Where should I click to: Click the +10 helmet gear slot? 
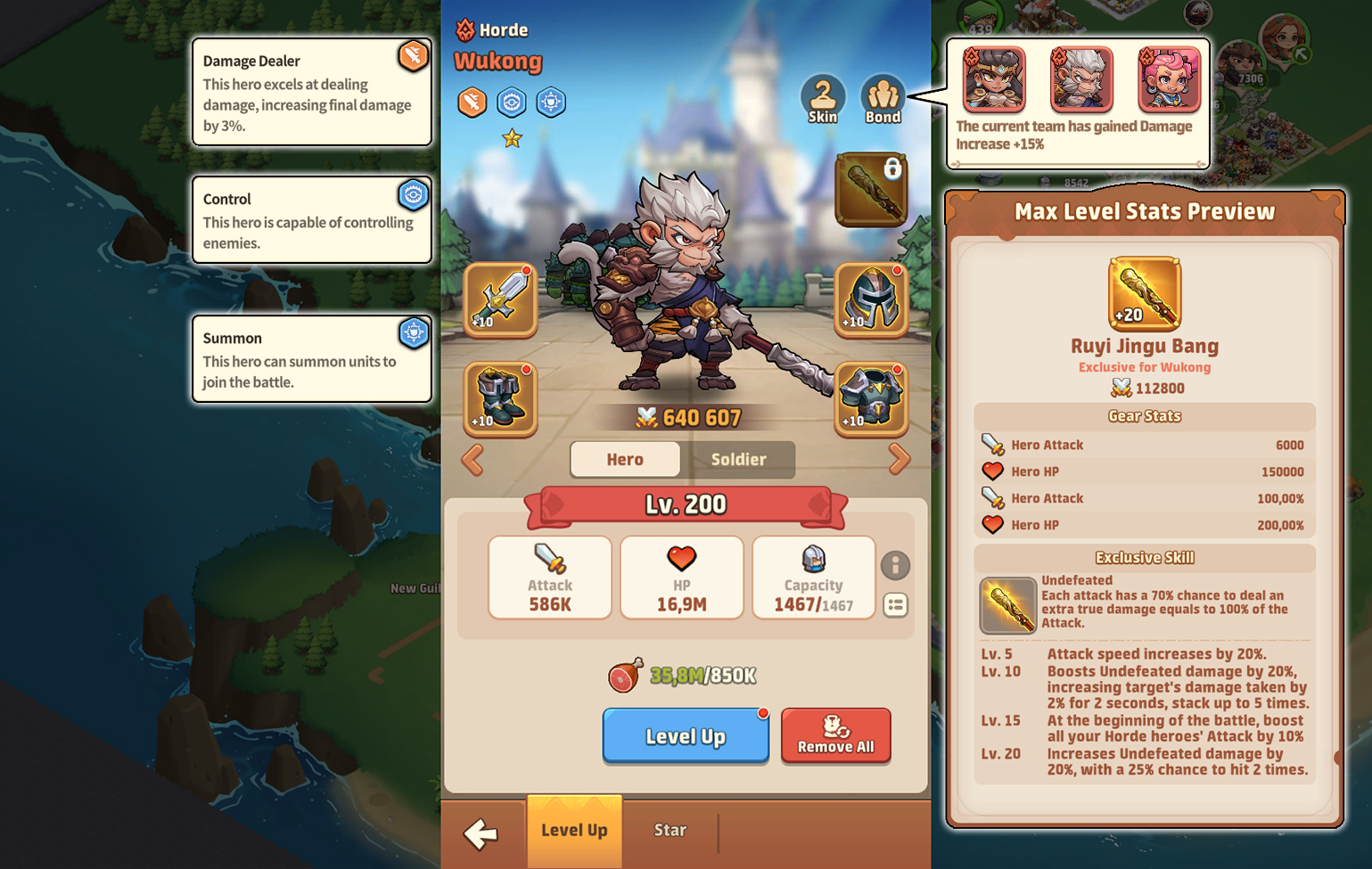click(x=871, y=301)
